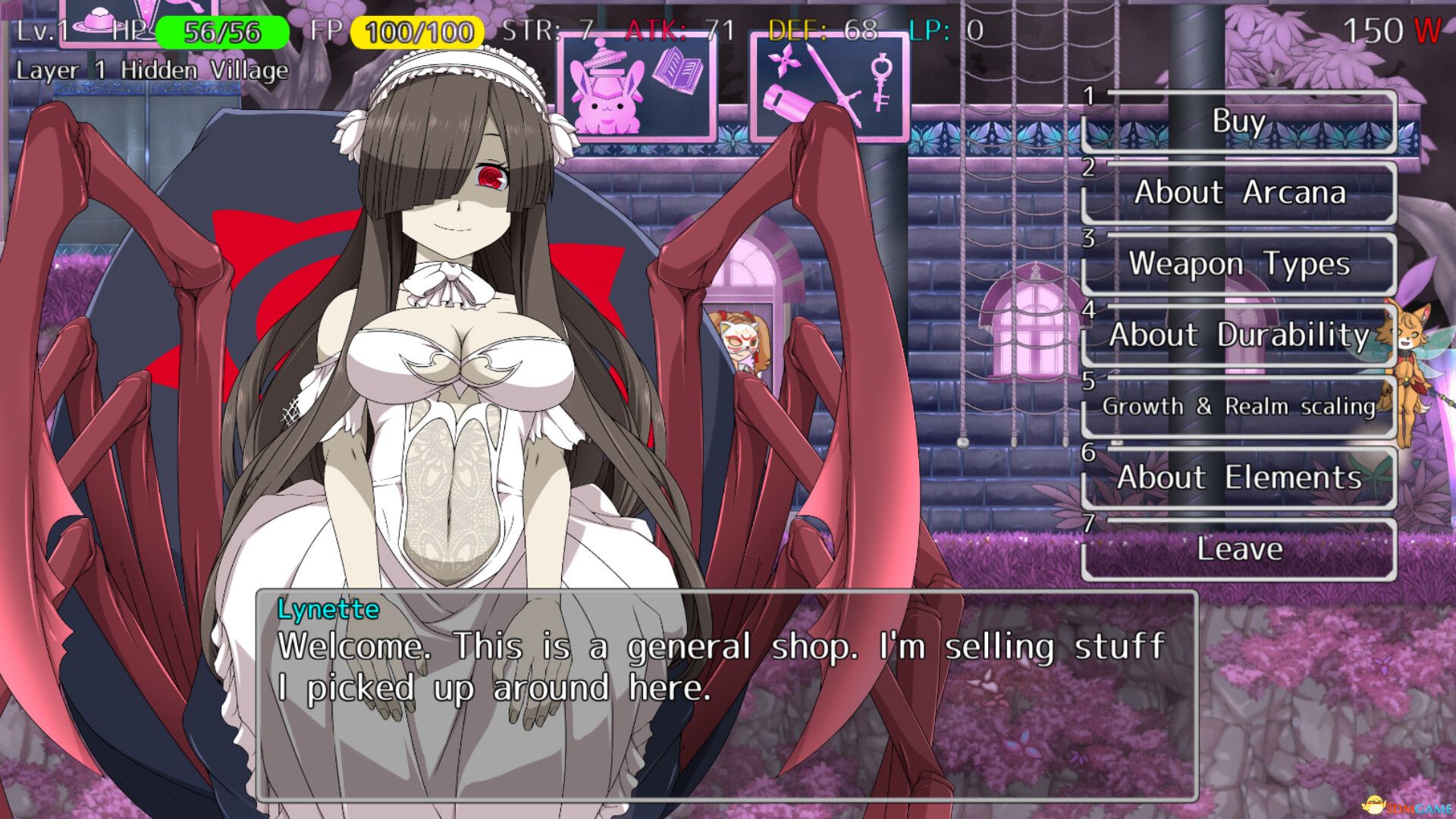Select About Arcana
The width and height of the screenshot is (1456, 819).
[1239, 193]
